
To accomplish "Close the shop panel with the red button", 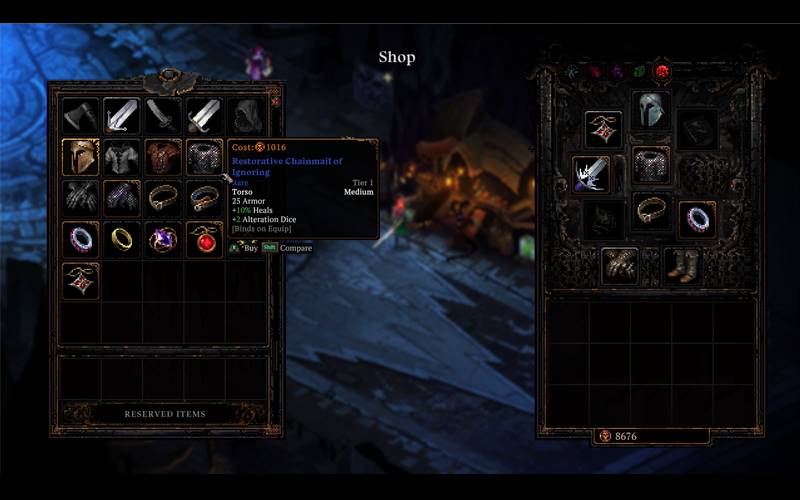I will (x=275, y=101).
